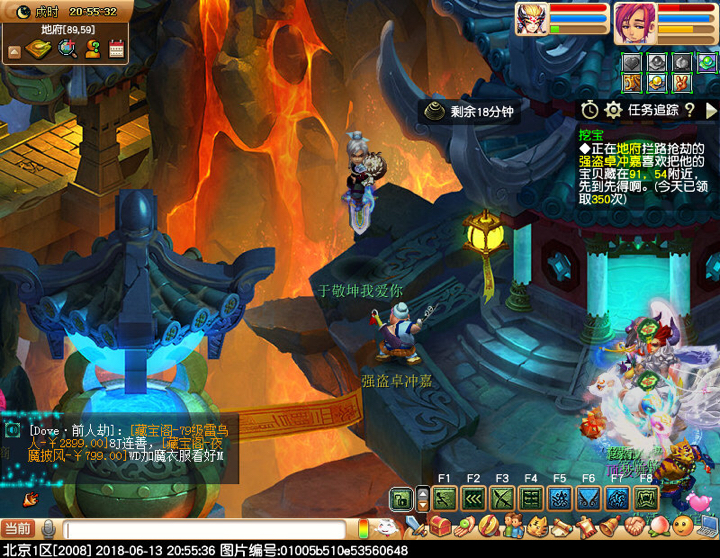Viewport: 720px width, 558px height.
Task: Activate the F1 skill slot
Action: (x=445, y=498)
